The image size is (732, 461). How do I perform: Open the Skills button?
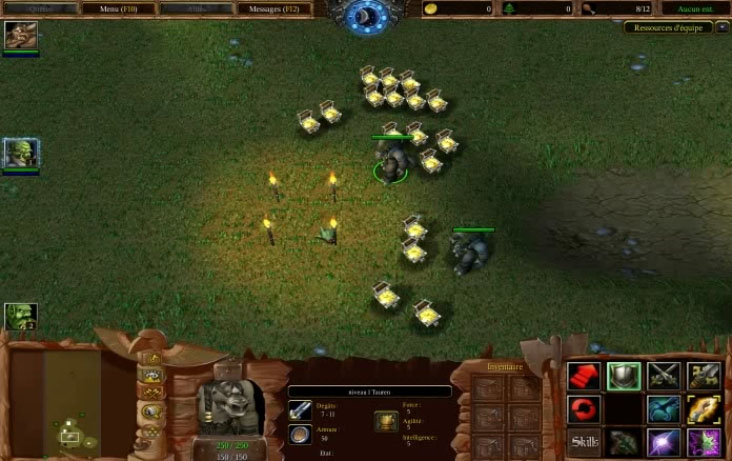point(584,441)
